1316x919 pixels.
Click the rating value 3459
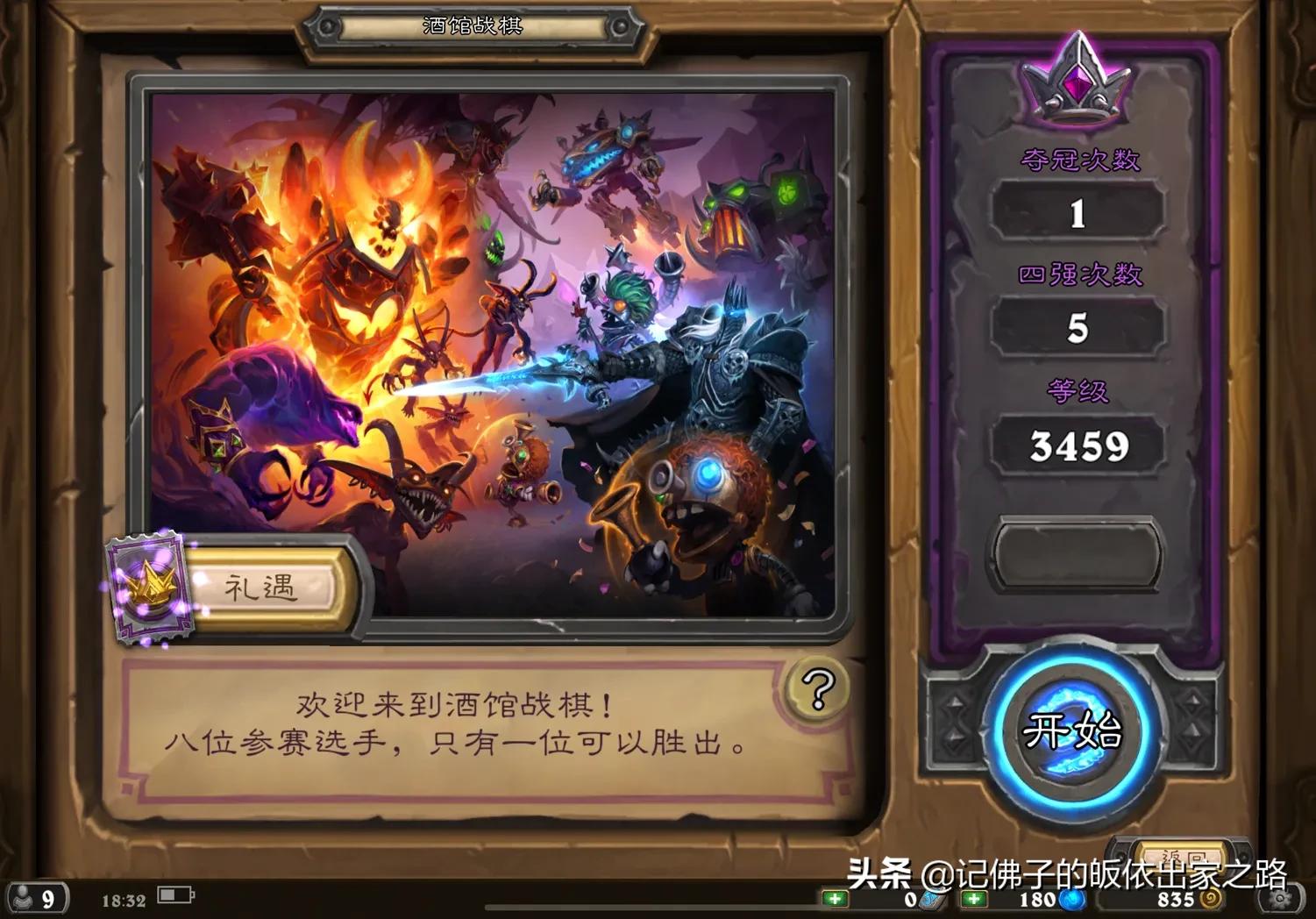[x=1079, y=445]
